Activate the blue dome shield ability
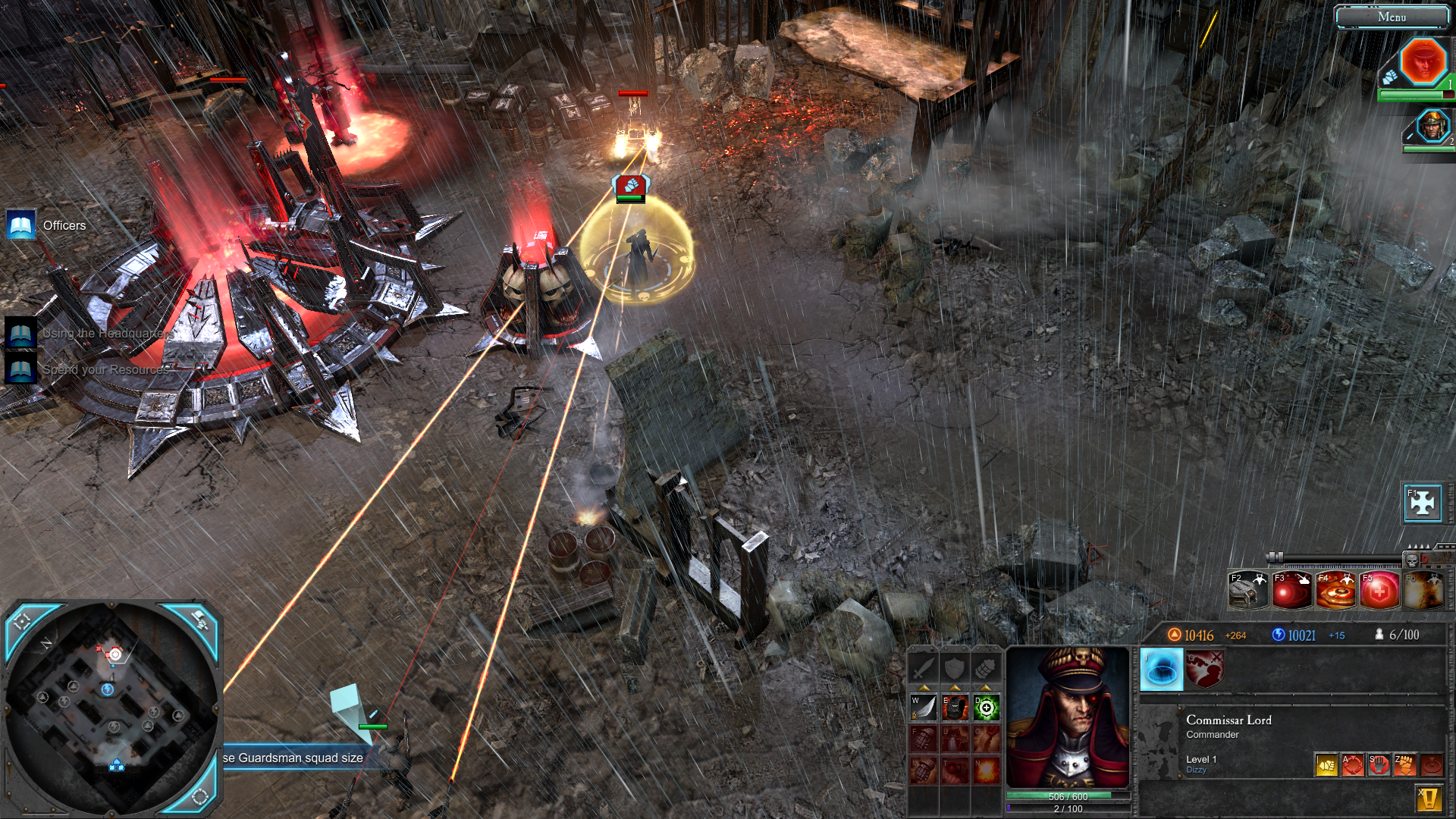 coord(1161,670)
